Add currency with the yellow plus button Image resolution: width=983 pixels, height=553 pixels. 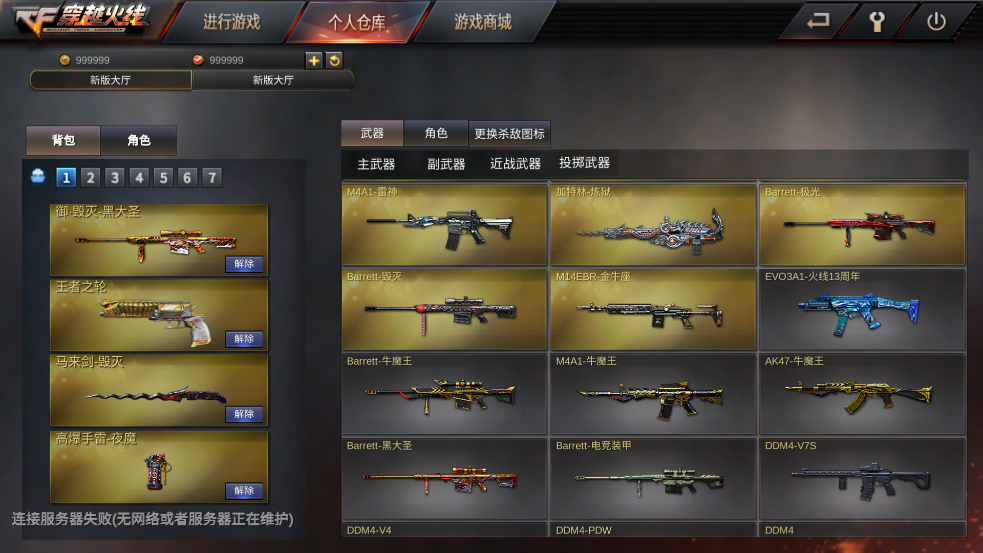point(314,61)
